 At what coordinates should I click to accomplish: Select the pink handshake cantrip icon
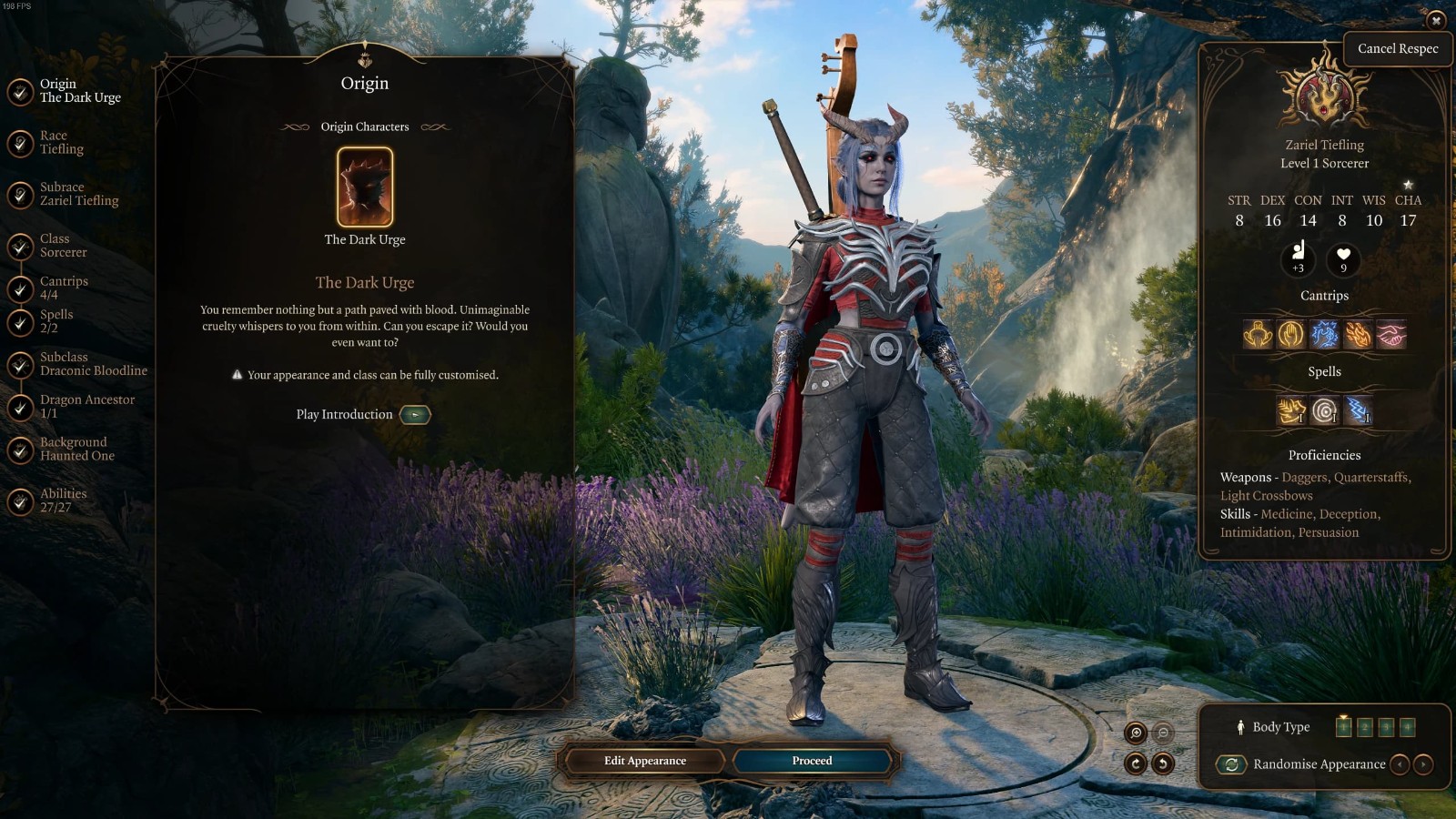[1391, 335]
